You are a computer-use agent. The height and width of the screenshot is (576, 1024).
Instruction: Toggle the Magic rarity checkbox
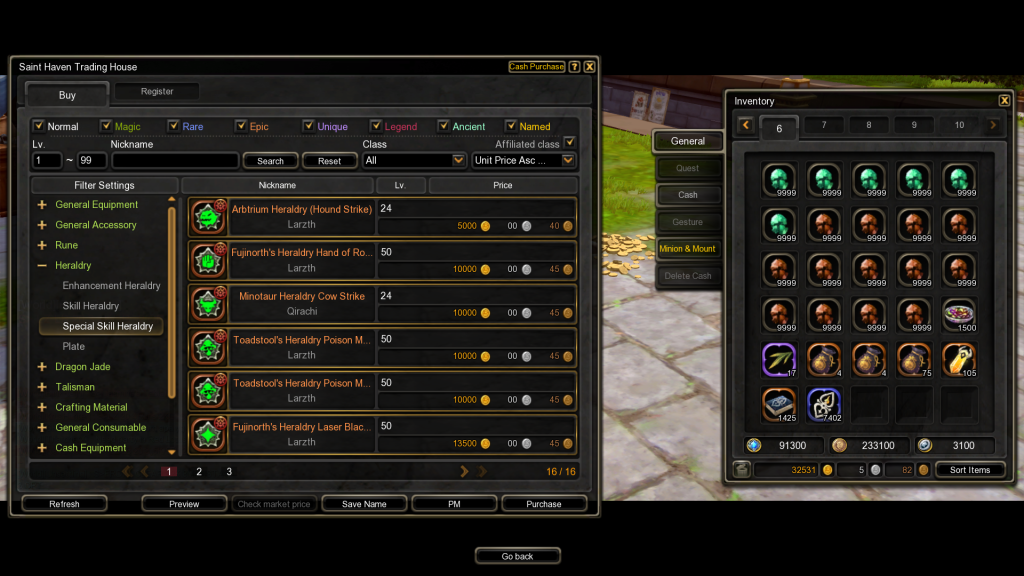click(106, 126)
